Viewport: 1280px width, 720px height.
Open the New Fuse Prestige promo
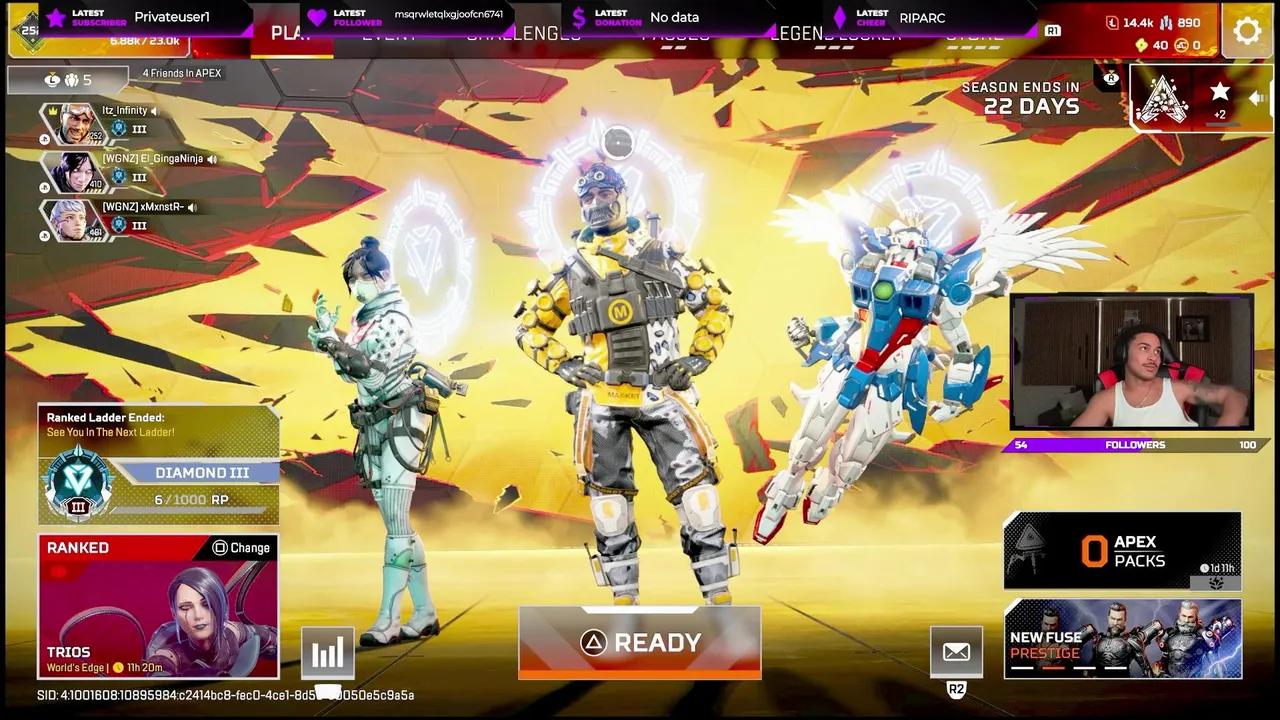[x=1122, y=639]
